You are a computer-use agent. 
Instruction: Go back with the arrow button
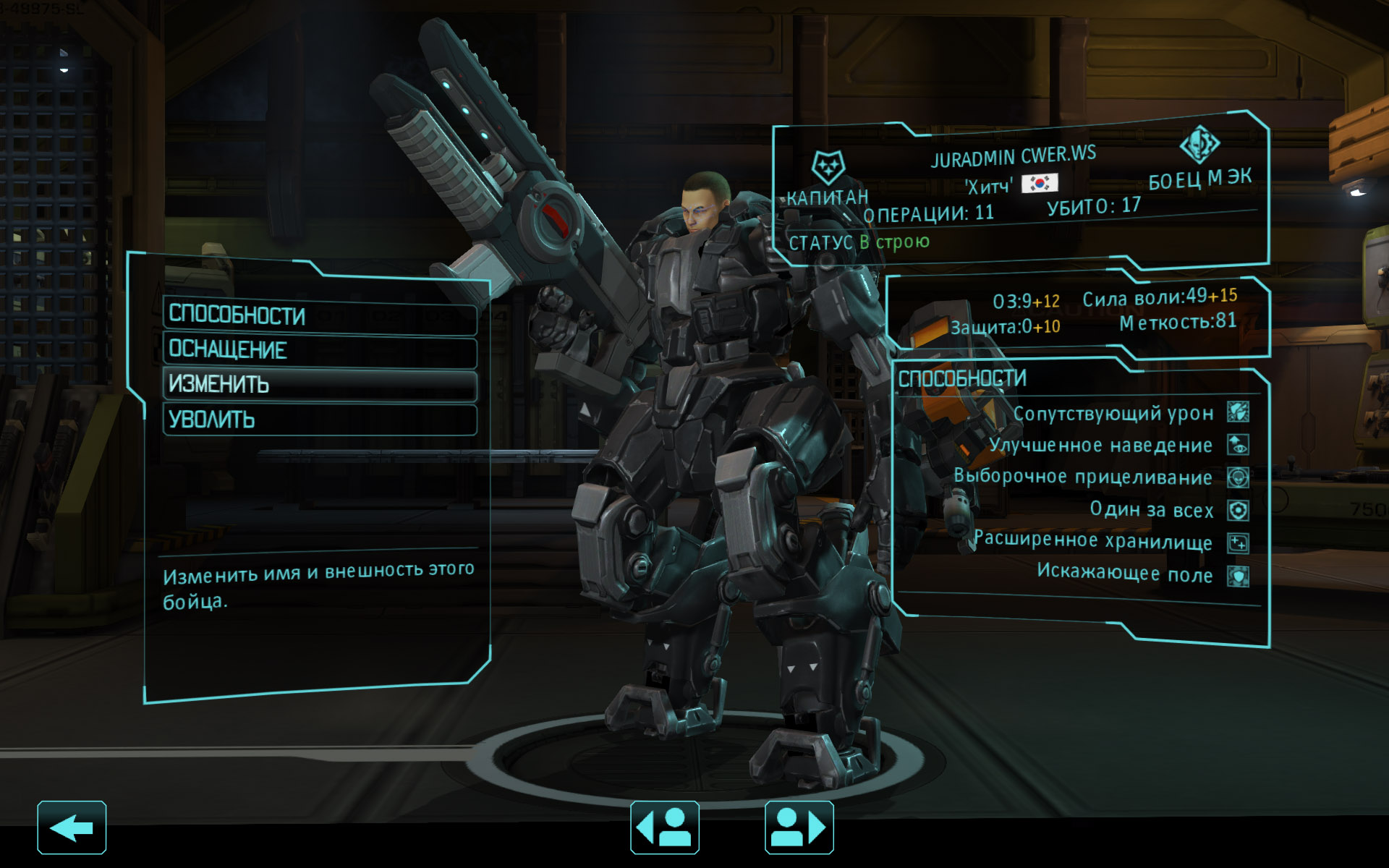(72, 827)
